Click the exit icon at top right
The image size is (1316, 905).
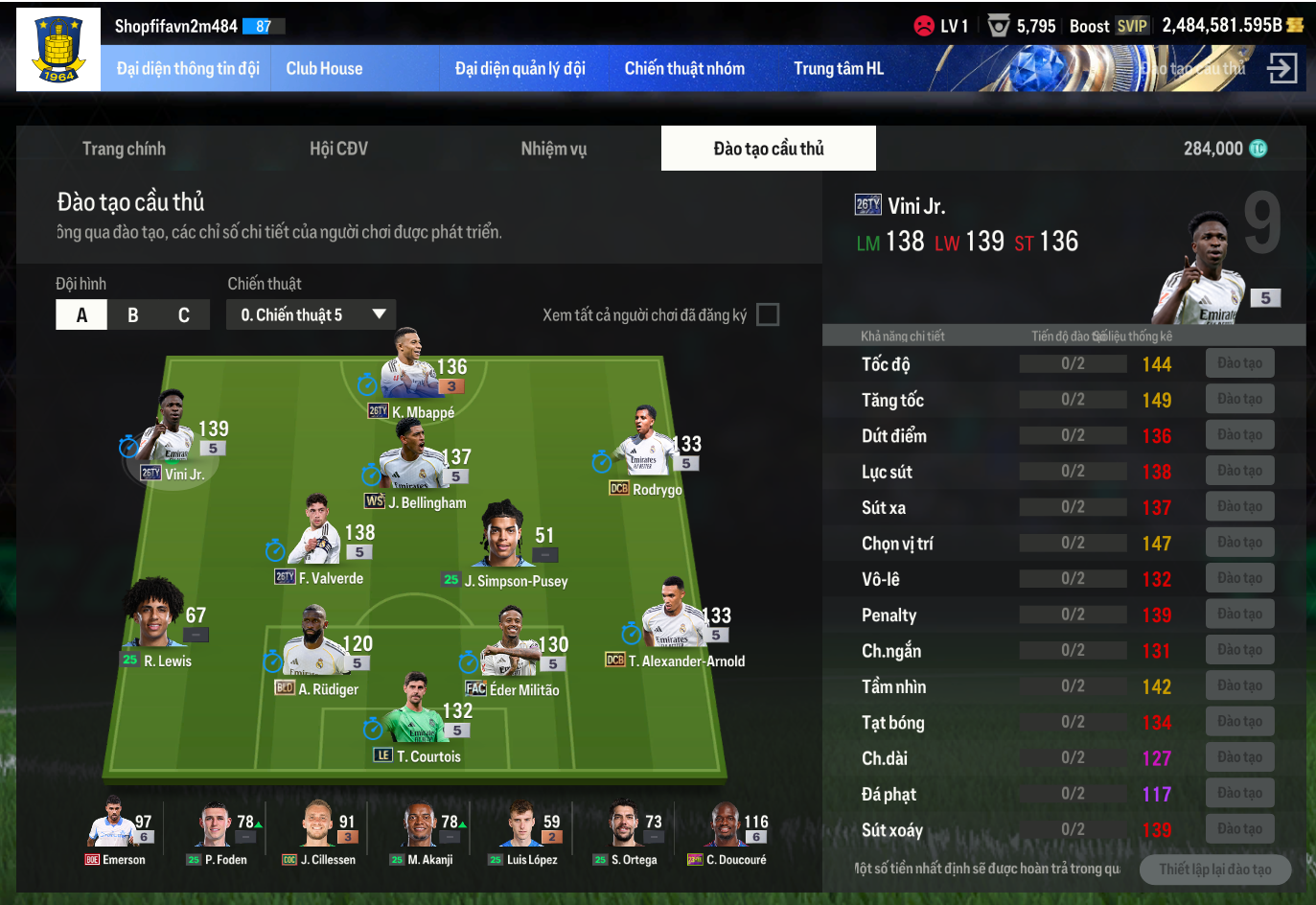[1281, 68]
